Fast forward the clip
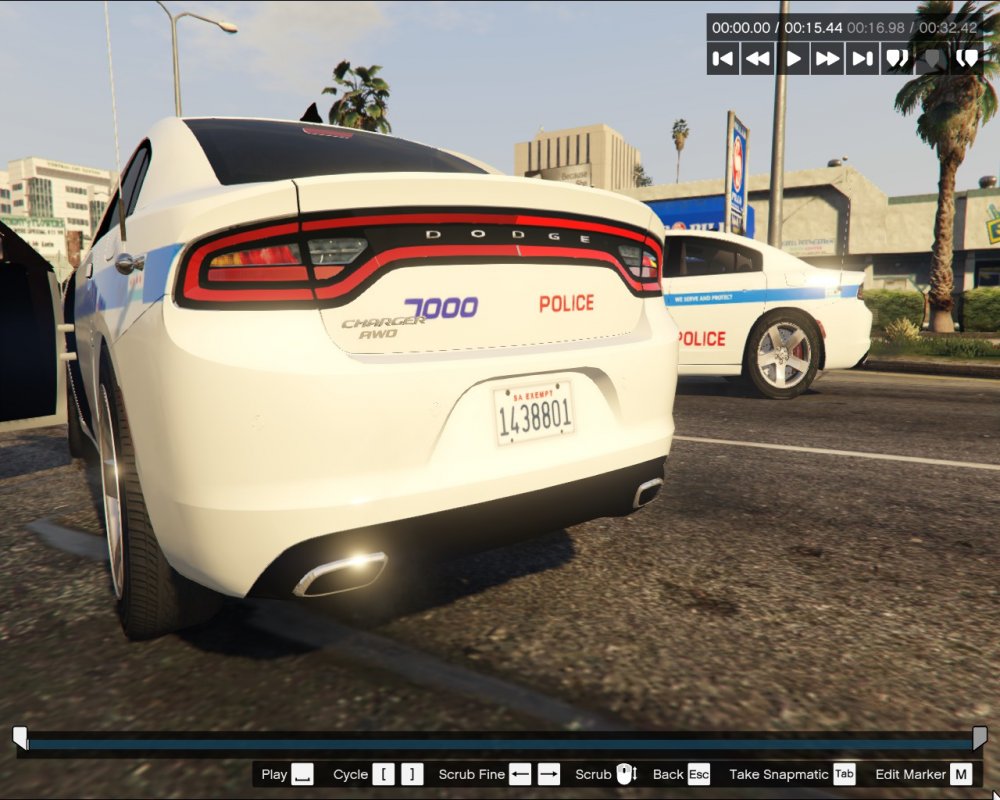This screenshot has width=1000, height=800. tap(828, 59)
